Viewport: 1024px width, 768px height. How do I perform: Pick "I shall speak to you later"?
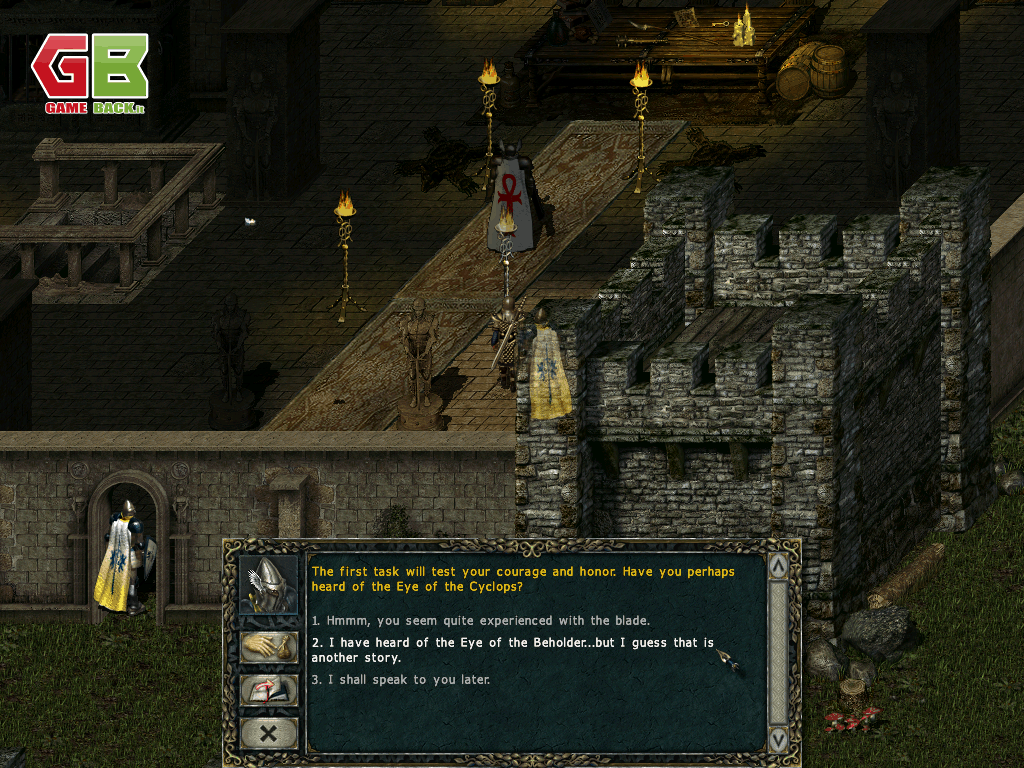coord(400,680)
